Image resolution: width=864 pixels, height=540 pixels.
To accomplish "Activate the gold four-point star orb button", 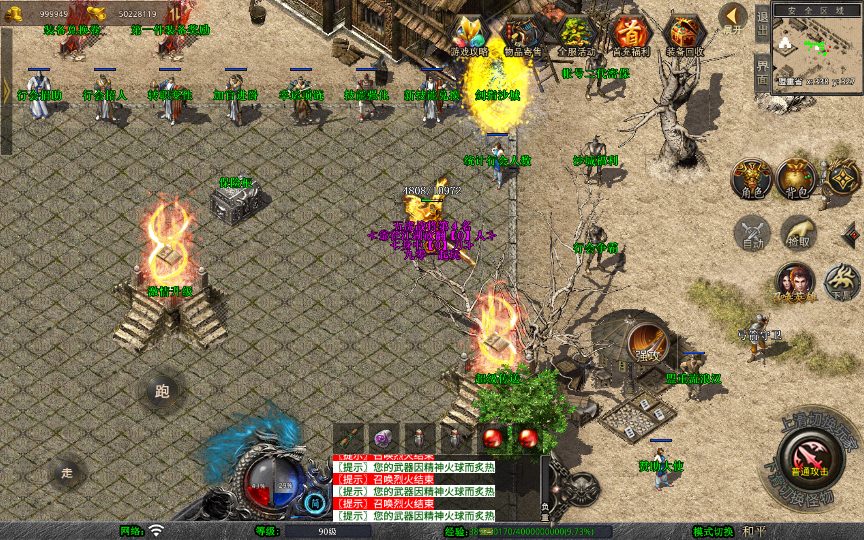I will (x=842, y=178).
